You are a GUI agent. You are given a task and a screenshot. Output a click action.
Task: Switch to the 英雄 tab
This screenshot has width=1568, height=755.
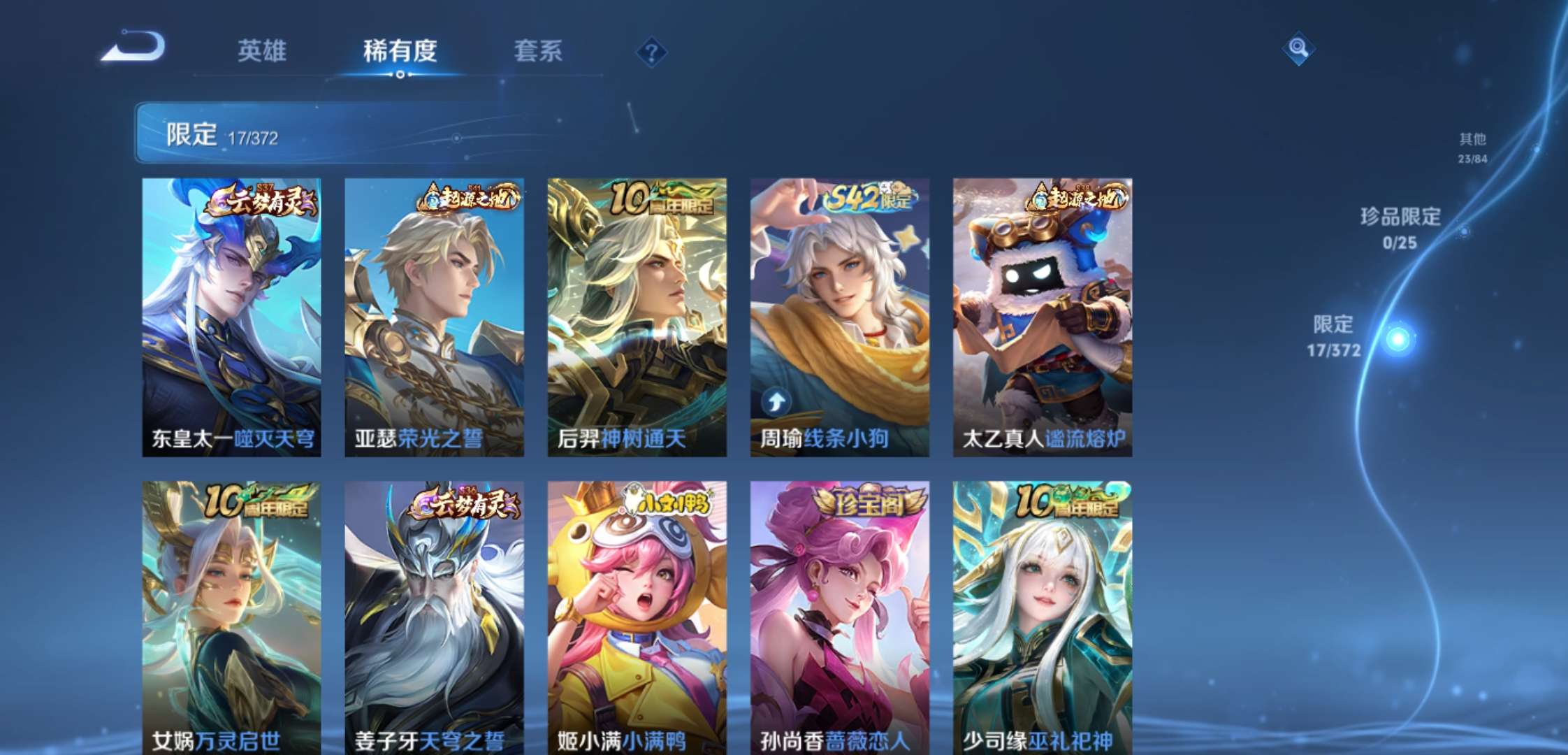click(x=262, y=51)
